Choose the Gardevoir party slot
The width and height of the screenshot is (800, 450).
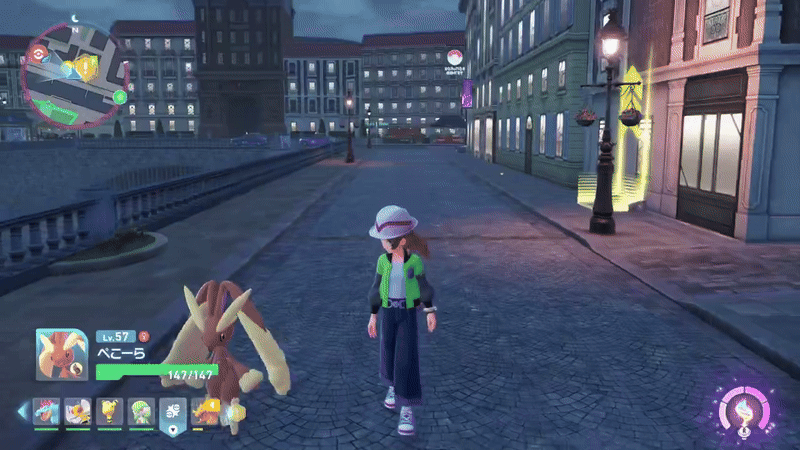[x=140, y=411]
